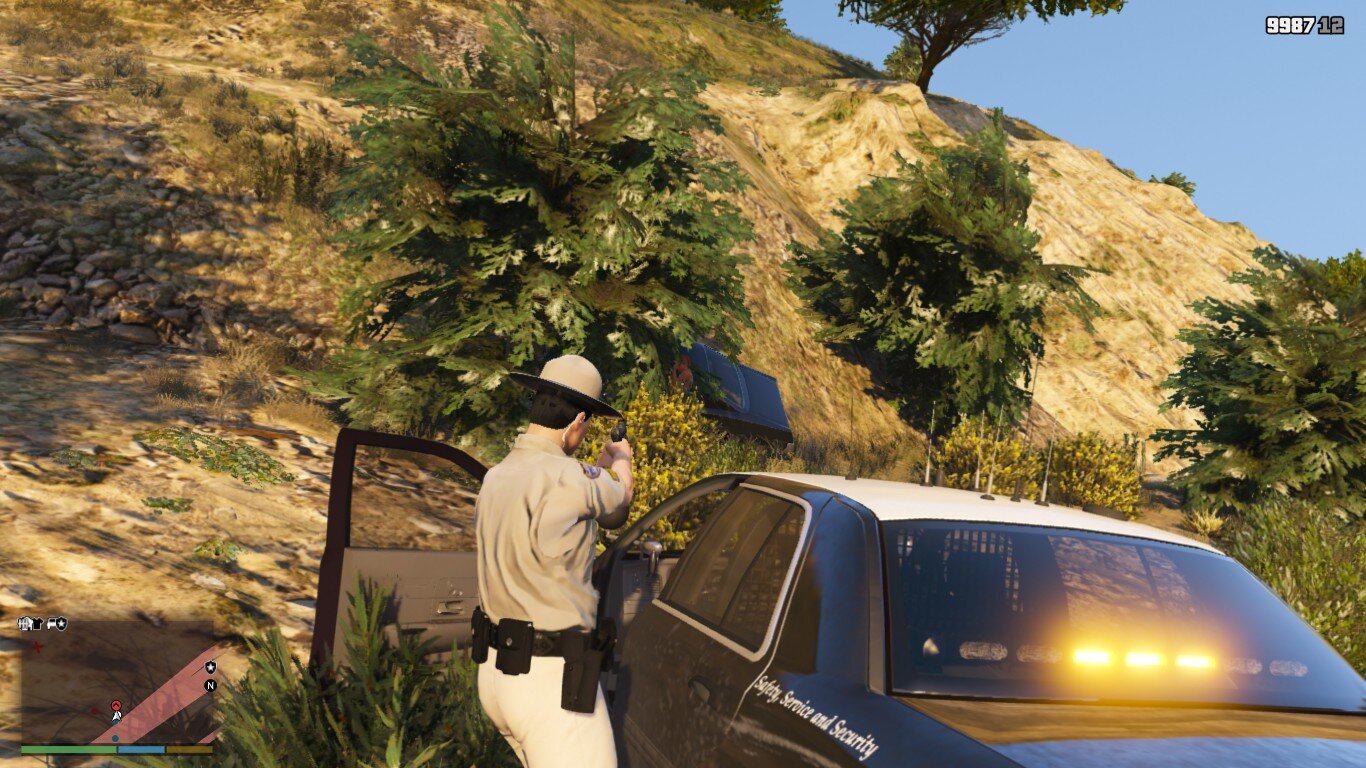The image size is (1366, 768).
Task: Select the blue dot blip below player arrow
Action: point(115,738)
